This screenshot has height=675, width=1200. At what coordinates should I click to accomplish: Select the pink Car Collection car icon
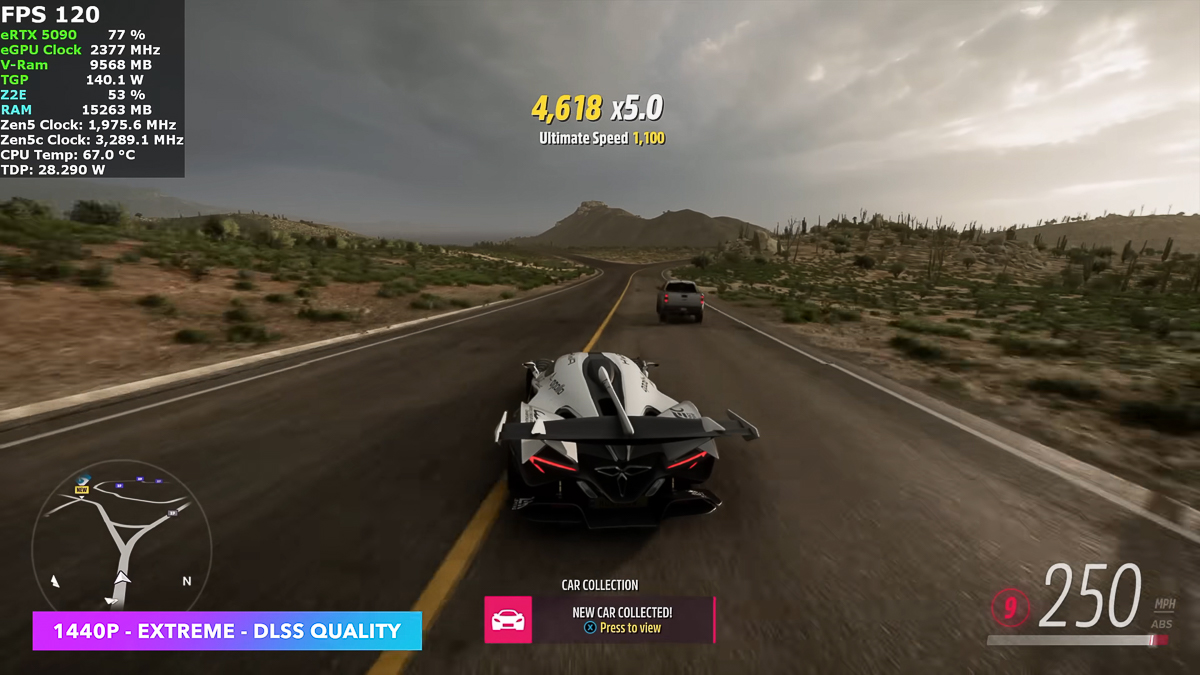(x=508, y=620)
